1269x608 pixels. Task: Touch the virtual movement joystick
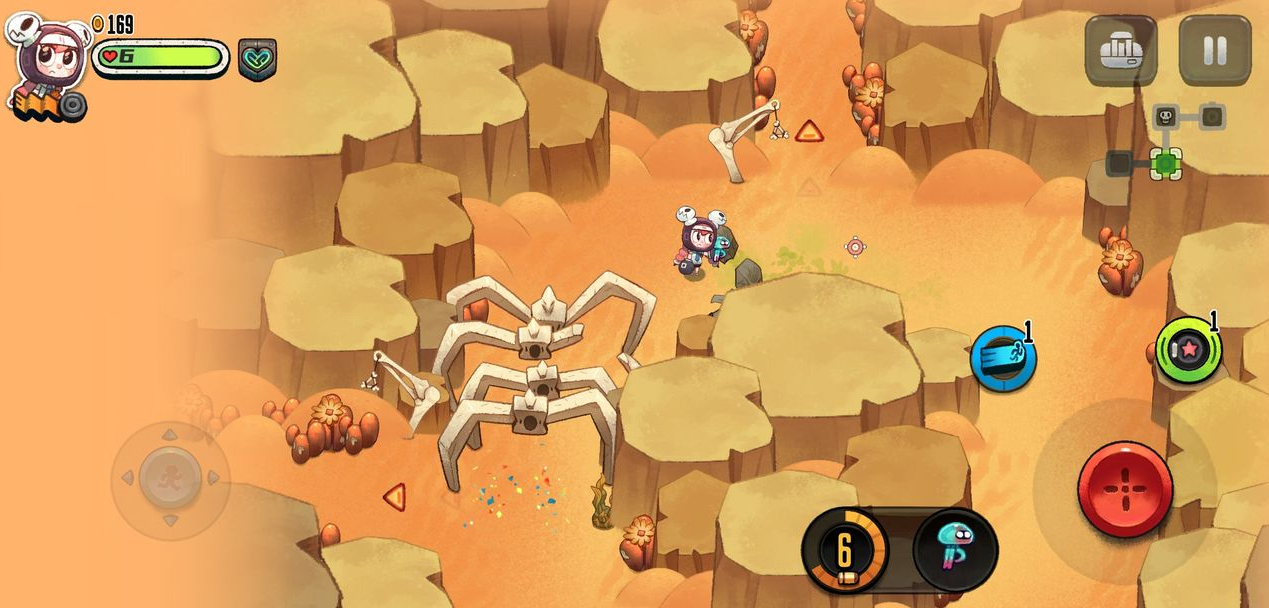(170, 478)
